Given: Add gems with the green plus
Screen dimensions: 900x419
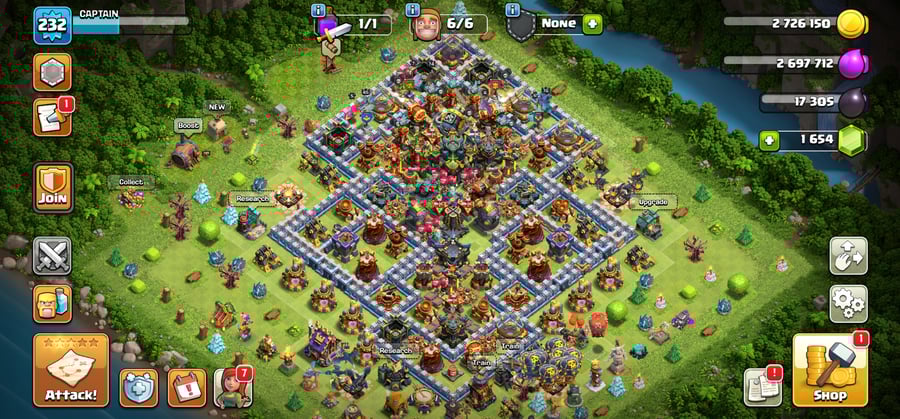Looking at the screenshot, I should pos(769,140).
